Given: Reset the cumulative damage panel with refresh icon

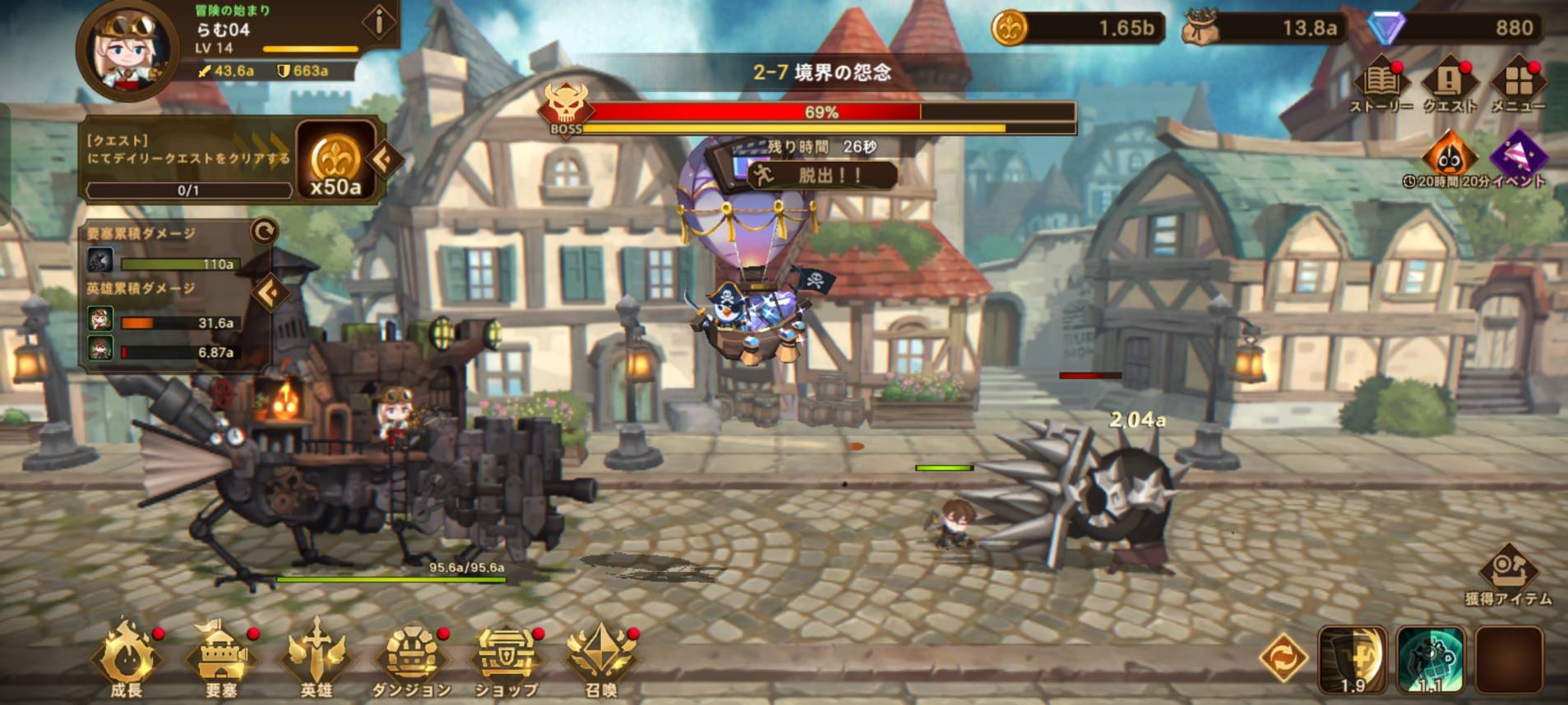Looking at the screenshot, I should tap(264, 232).
